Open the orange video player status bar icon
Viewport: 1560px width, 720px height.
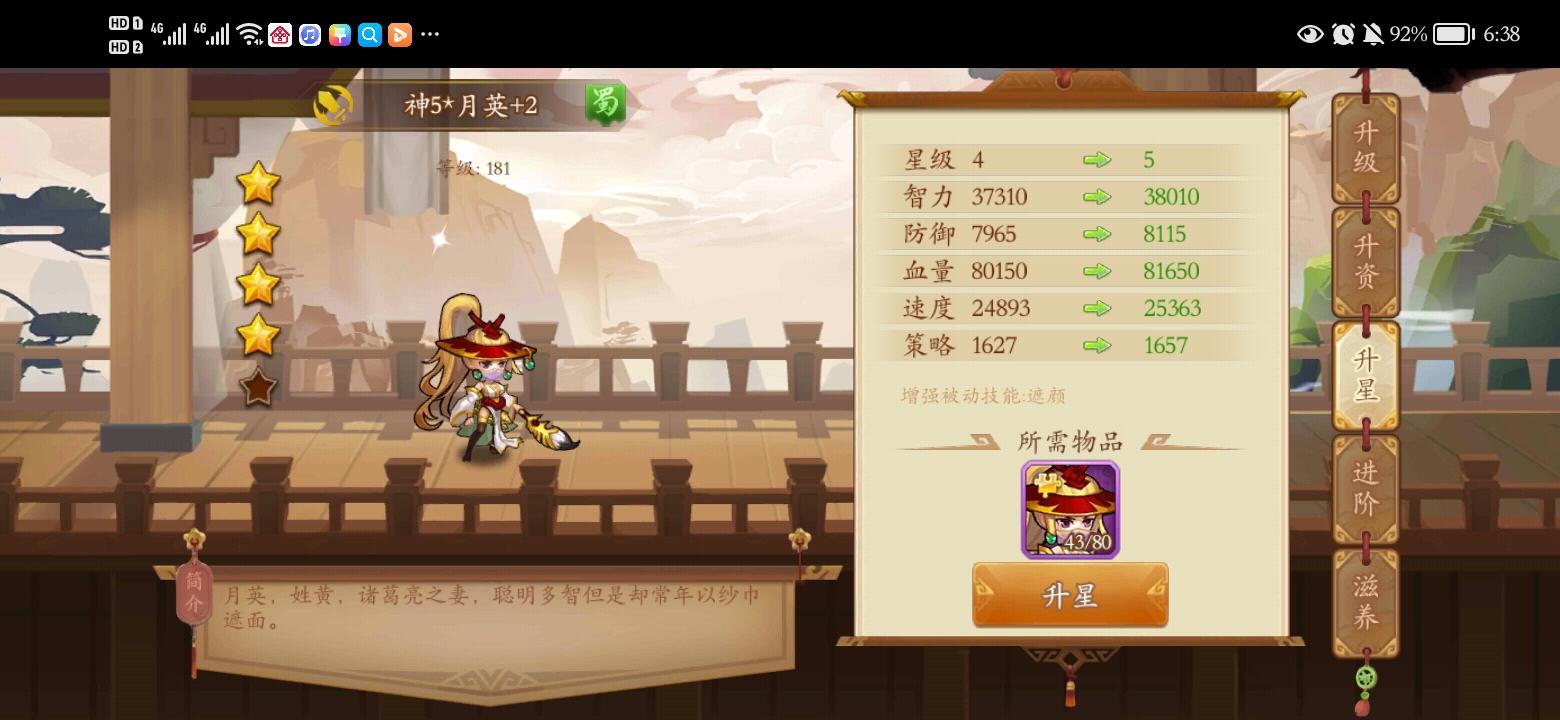(399, 34)
